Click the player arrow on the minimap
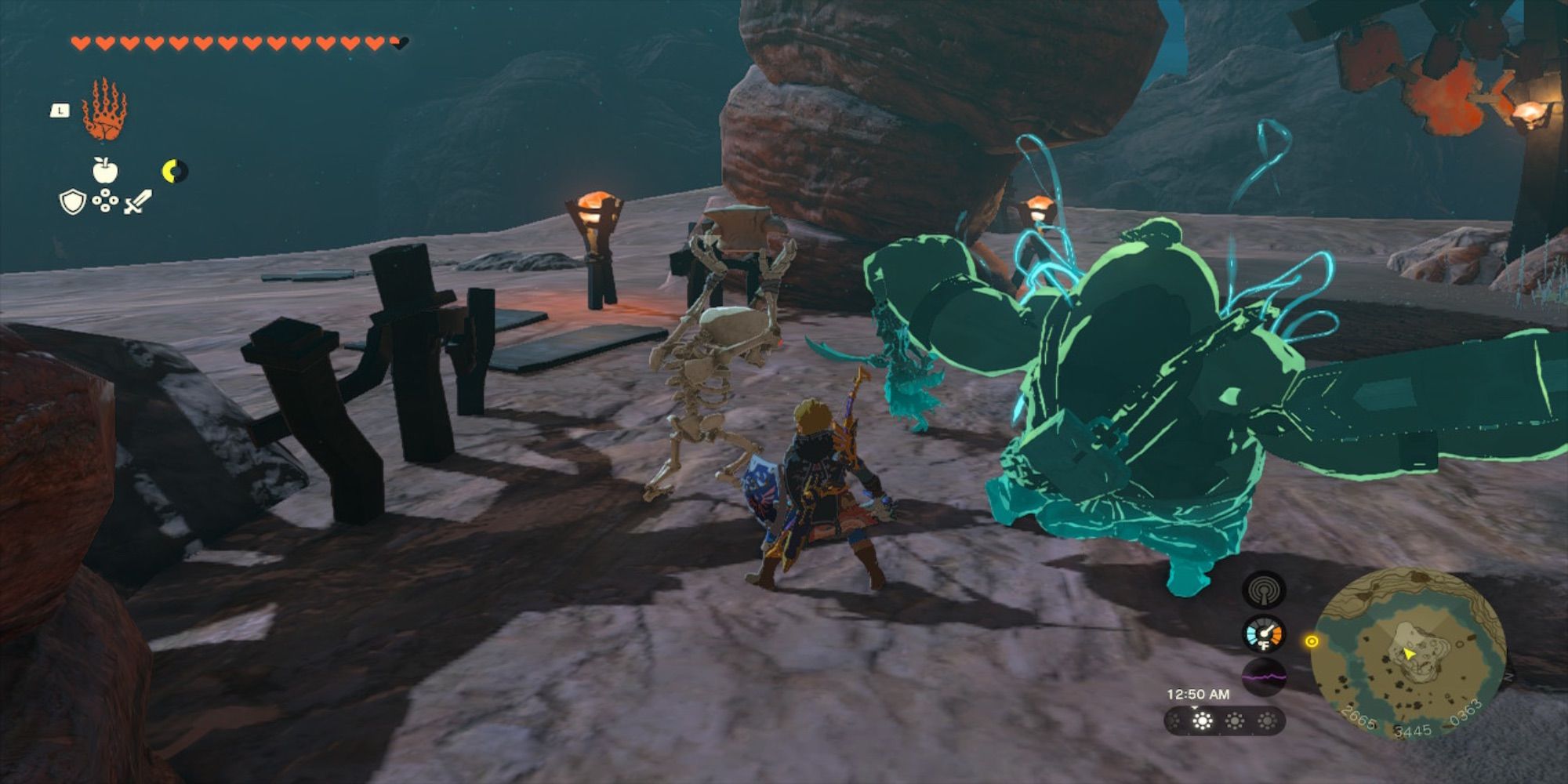This screenshot has height=784, width=1568. 1407,652
